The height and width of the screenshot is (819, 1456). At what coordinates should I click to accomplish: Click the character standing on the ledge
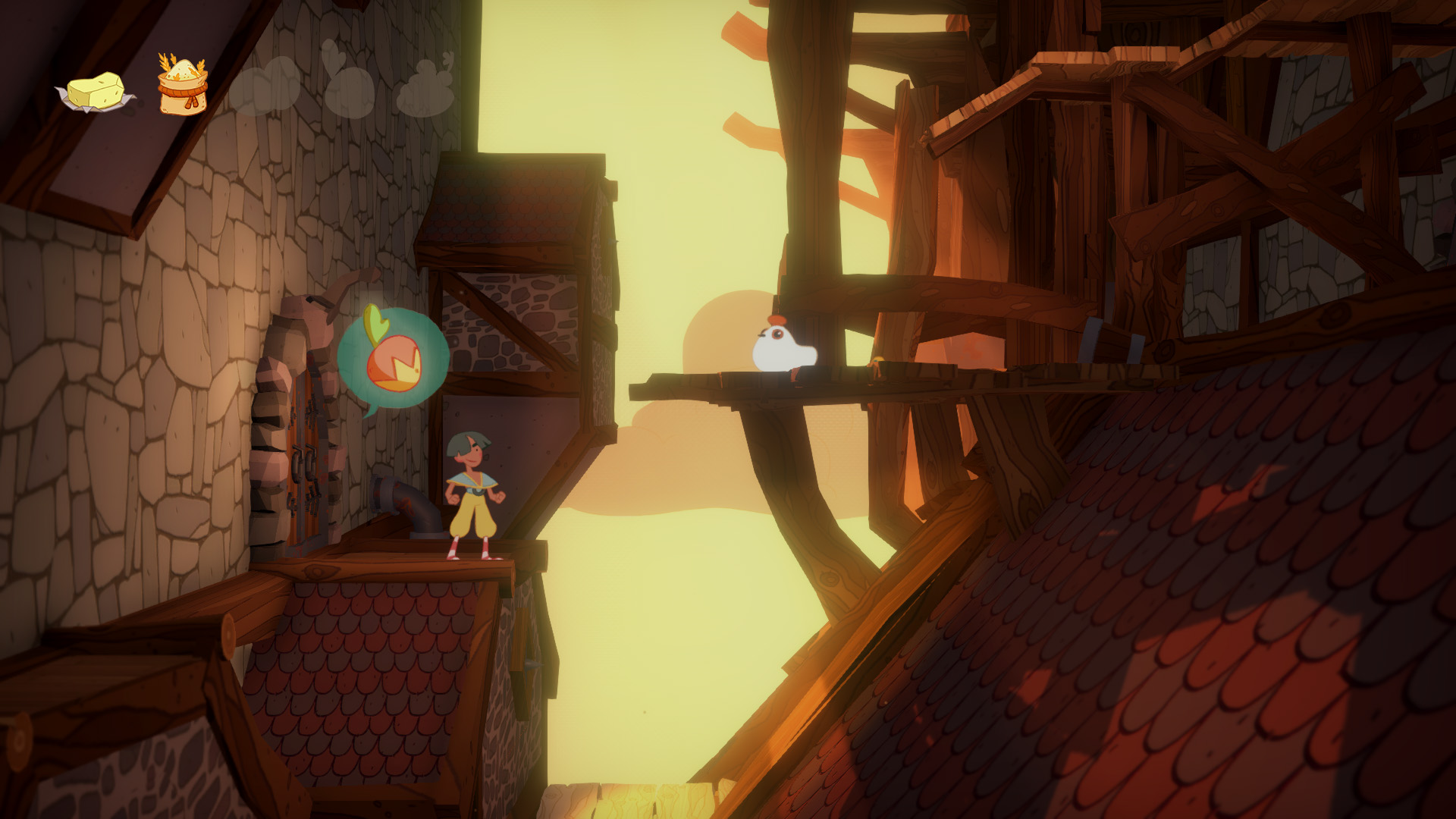coord(473,497)
